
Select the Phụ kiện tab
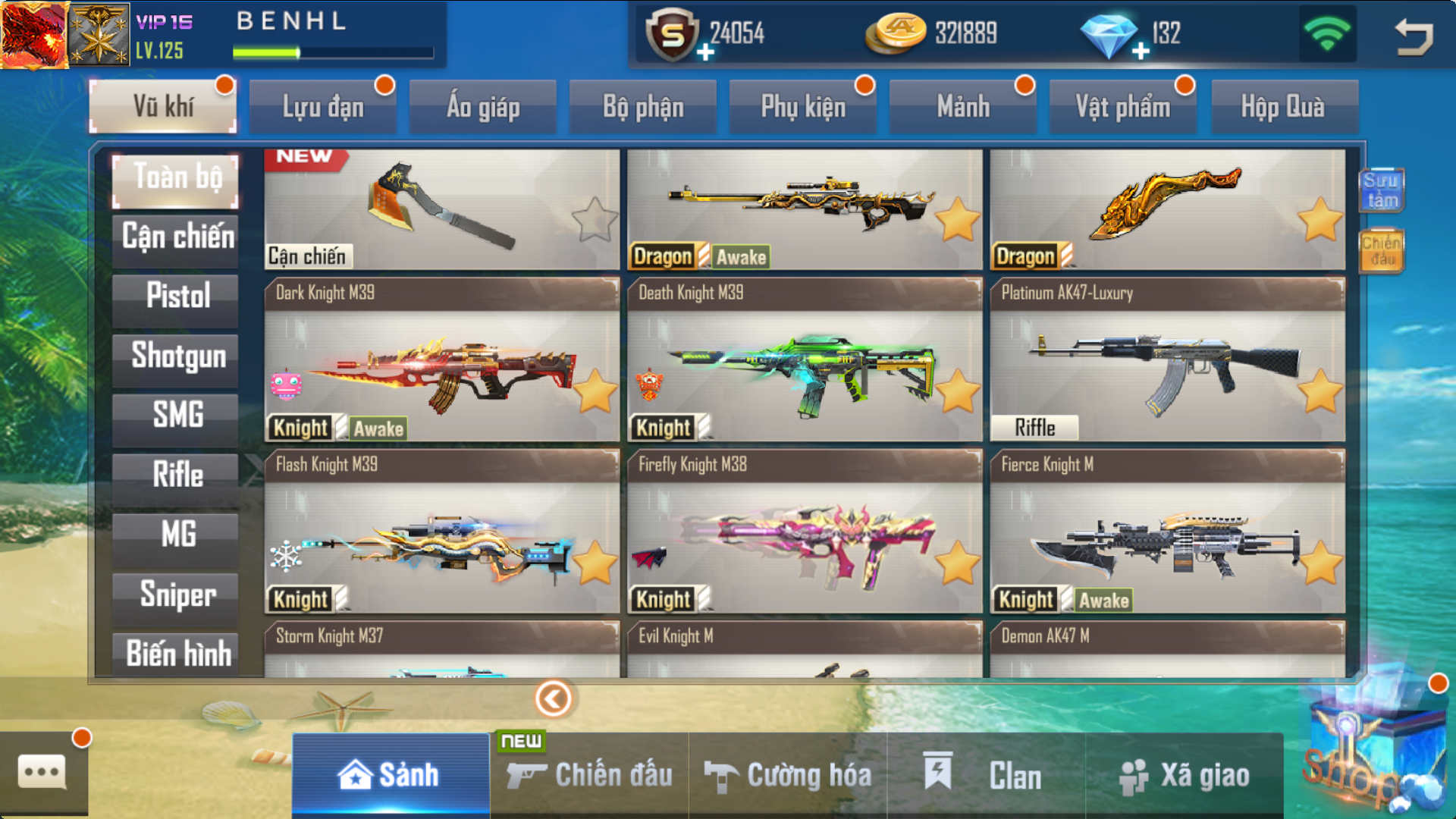(803, 107)
